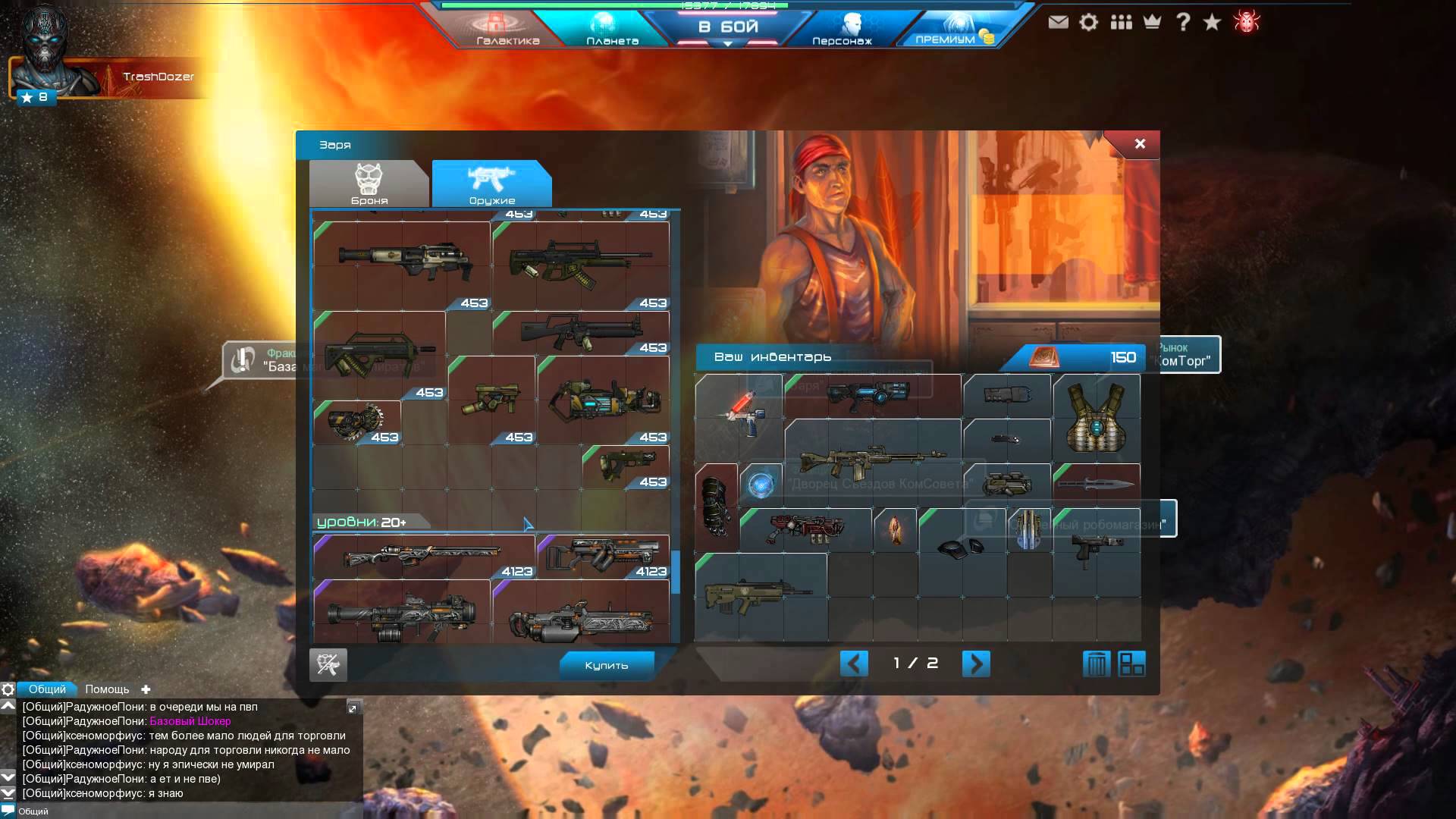
Task: Open the Премиум shop
Action: (948, 29)
